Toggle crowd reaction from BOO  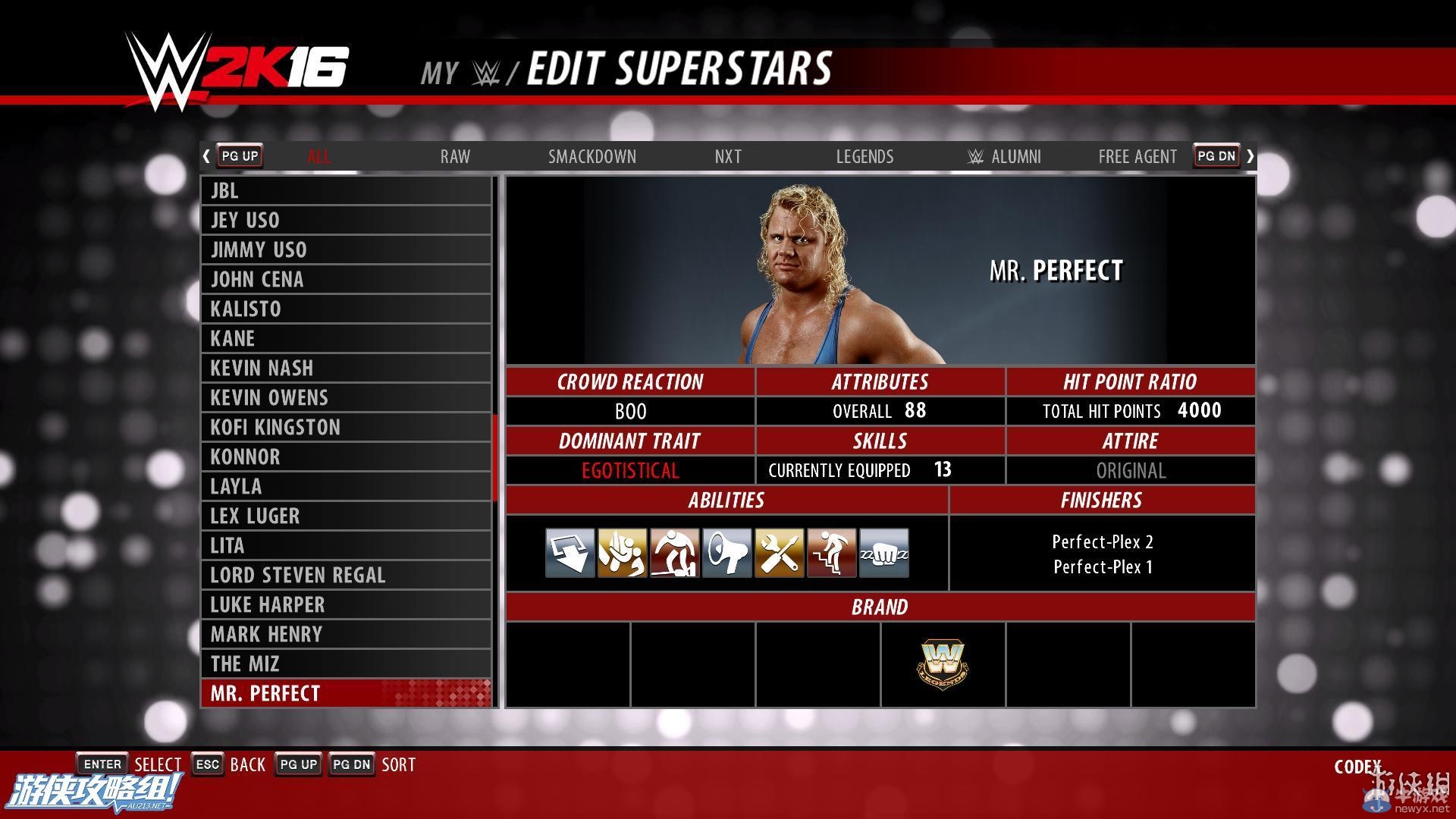coord(630,411)
